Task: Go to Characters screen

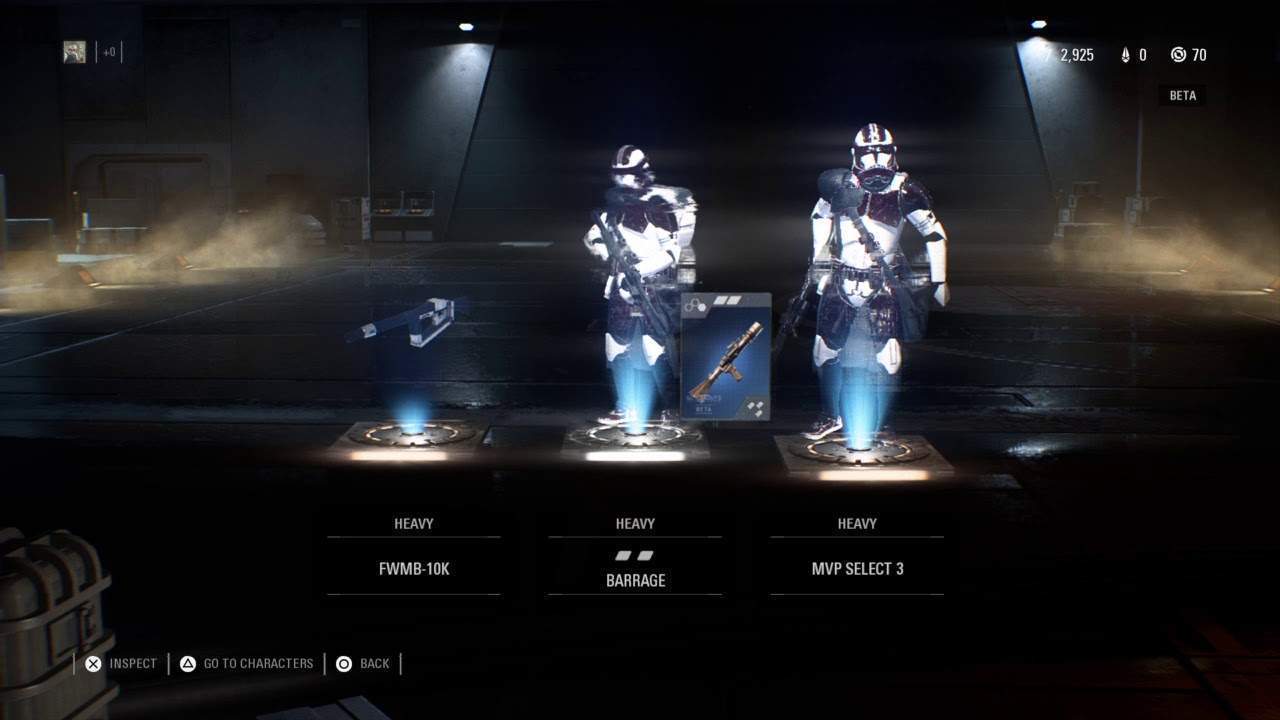Action: coord(247,663)
